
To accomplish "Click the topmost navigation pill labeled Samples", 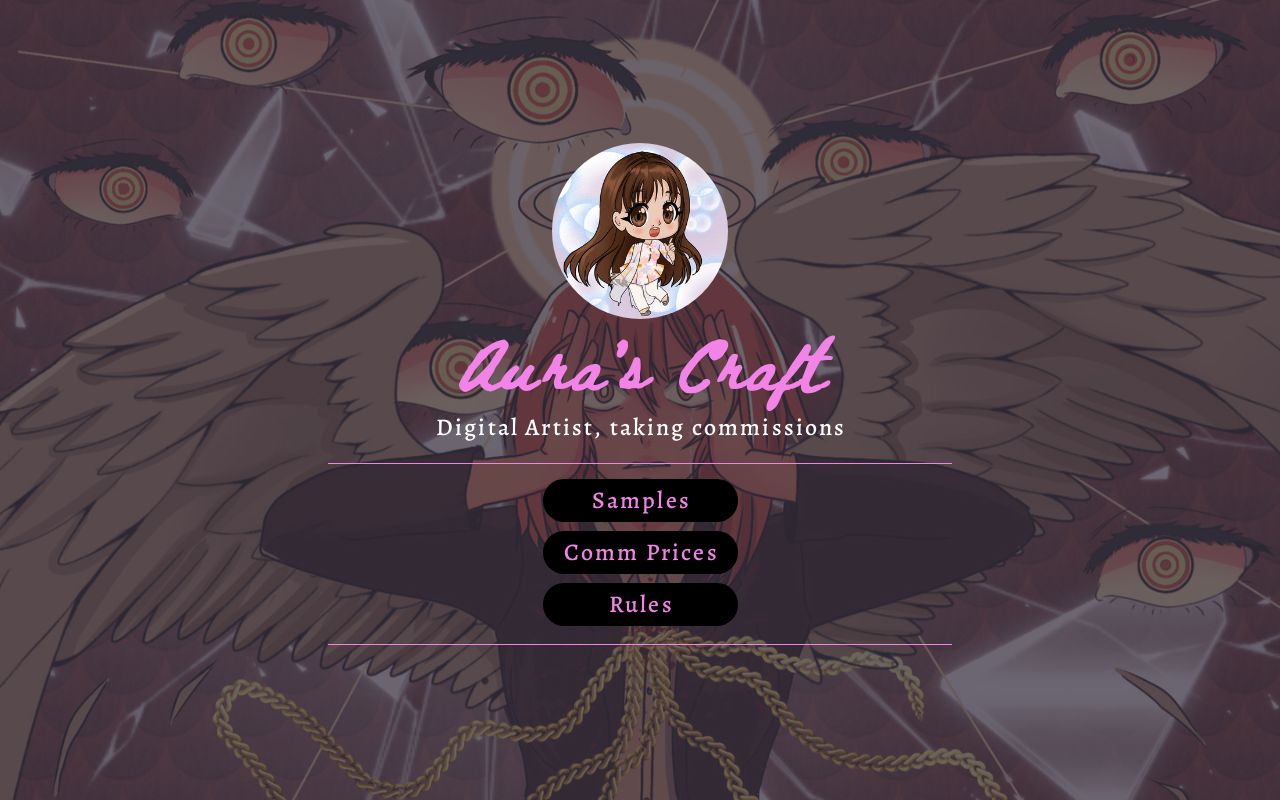I will click(x=640, y=500).
